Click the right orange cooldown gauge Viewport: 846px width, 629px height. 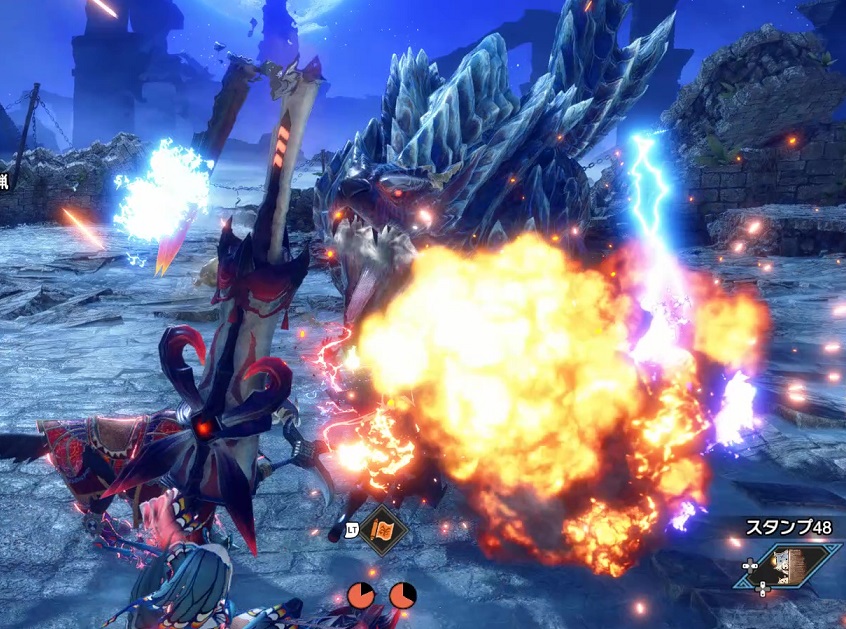(x=403, y=595)
